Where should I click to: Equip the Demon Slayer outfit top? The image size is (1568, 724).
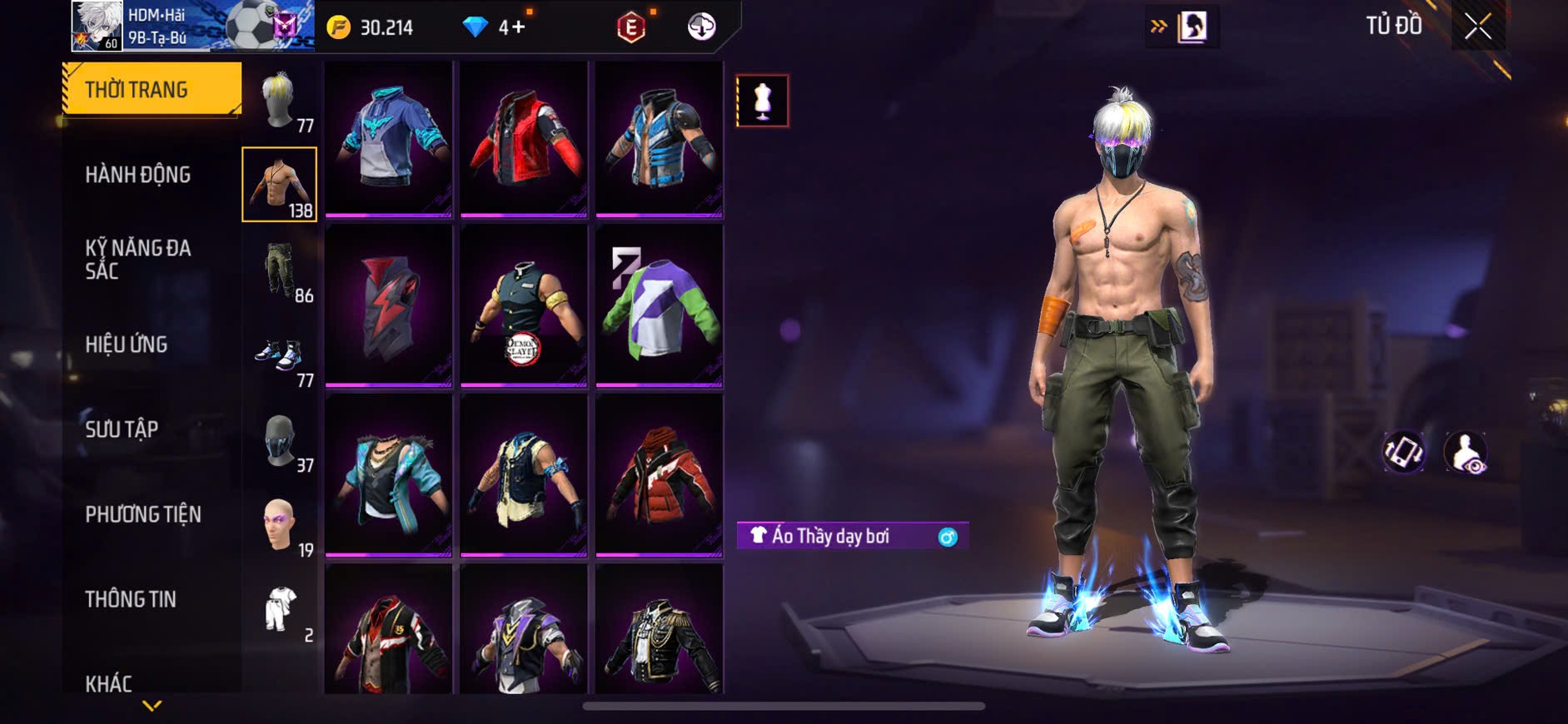click(x=523, y=306)
